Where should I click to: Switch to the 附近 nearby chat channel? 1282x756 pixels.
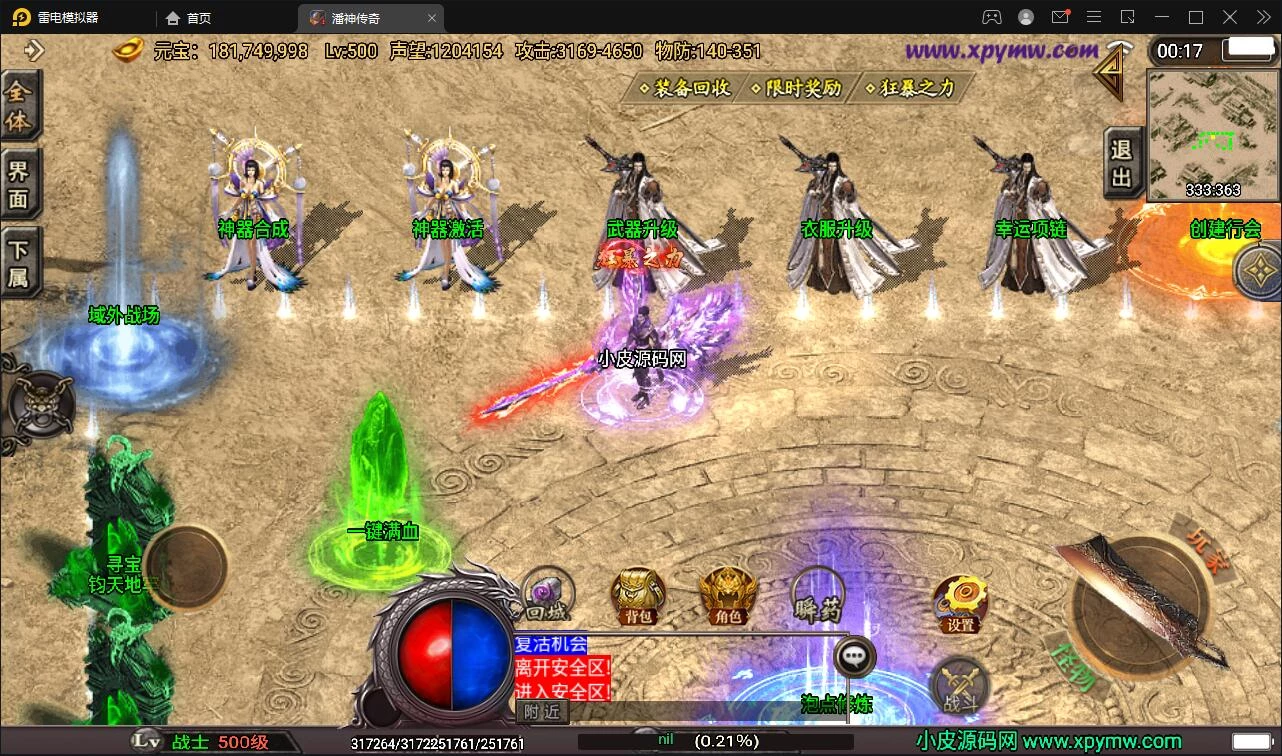[543, 711]
